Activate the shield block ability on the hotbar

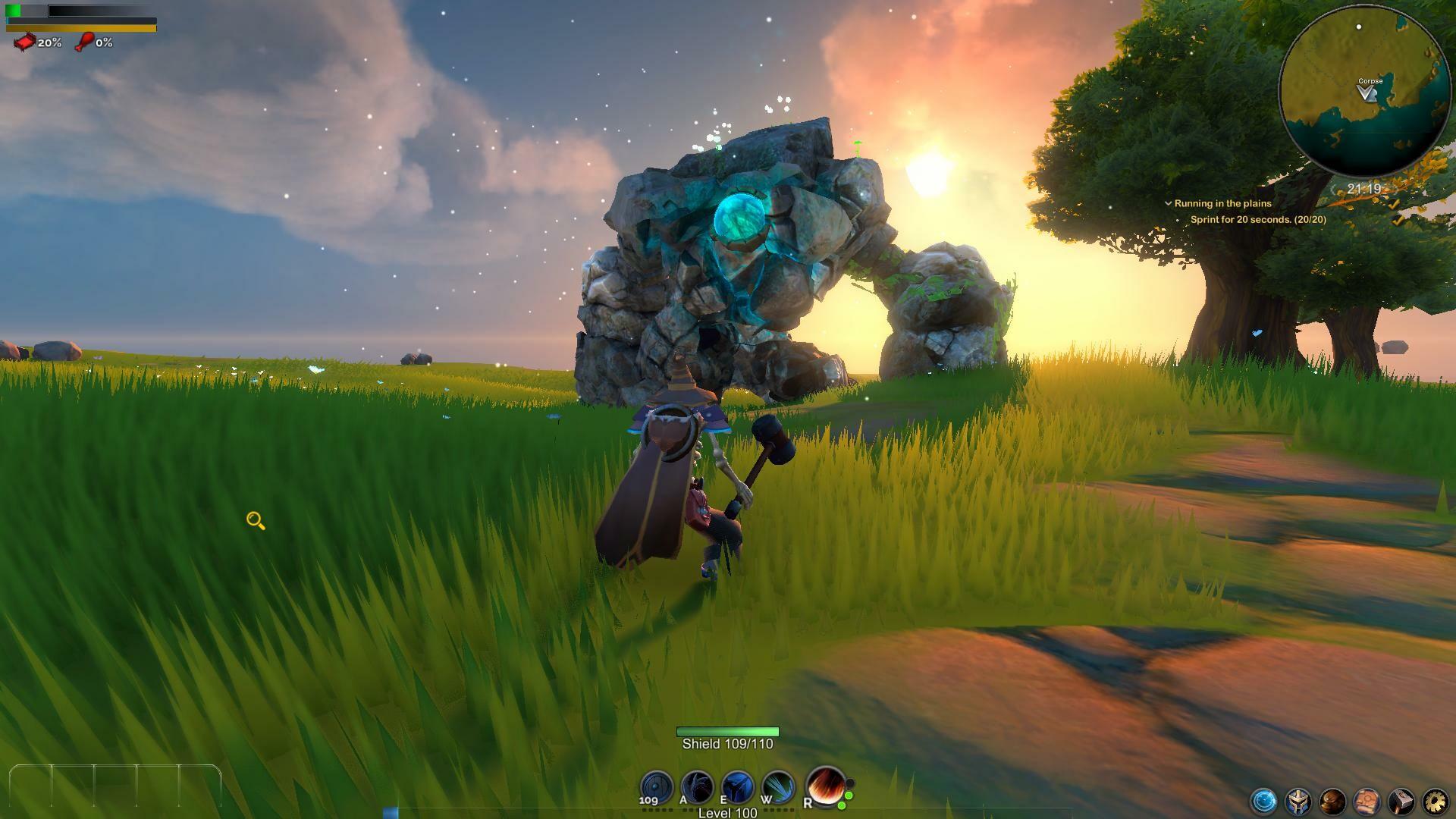coord(657,787)
